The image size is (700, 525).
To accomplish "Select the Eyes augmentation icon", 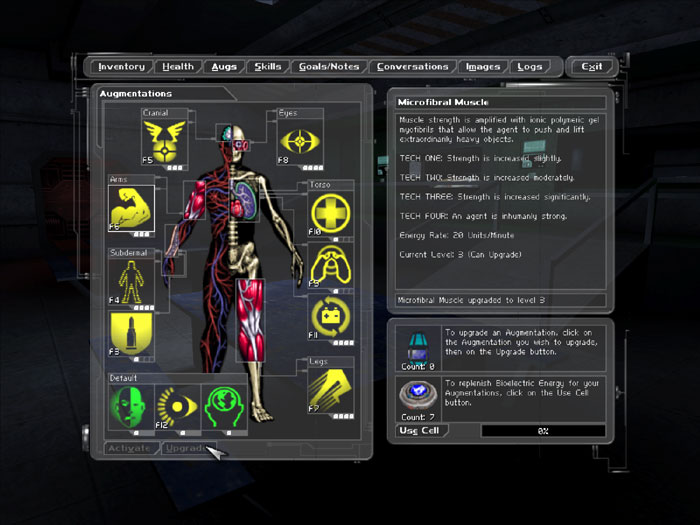I will tap(300, 141).
